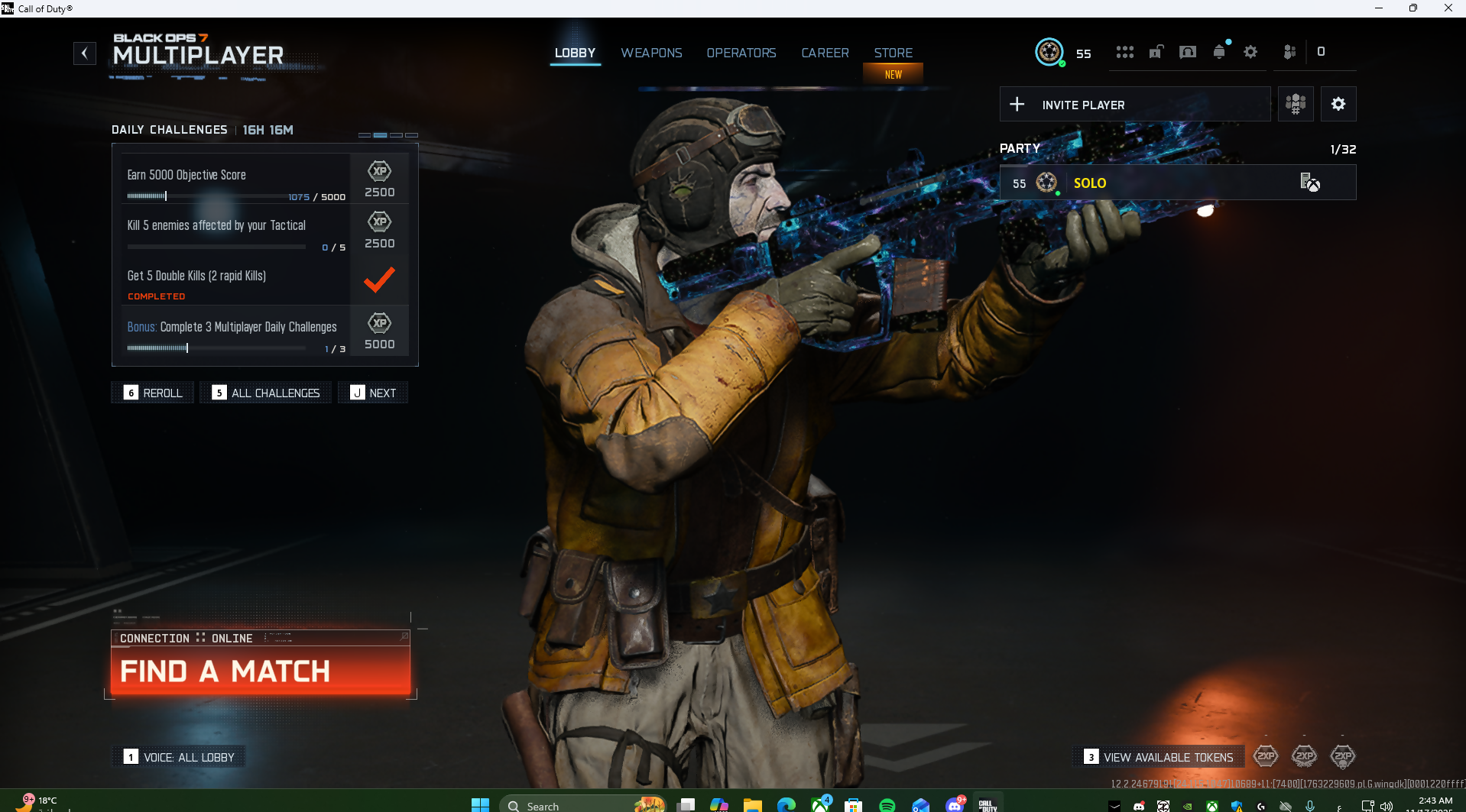
Task: Open party settings gear next to Invite Player
Action: (x=1338, y=105)
